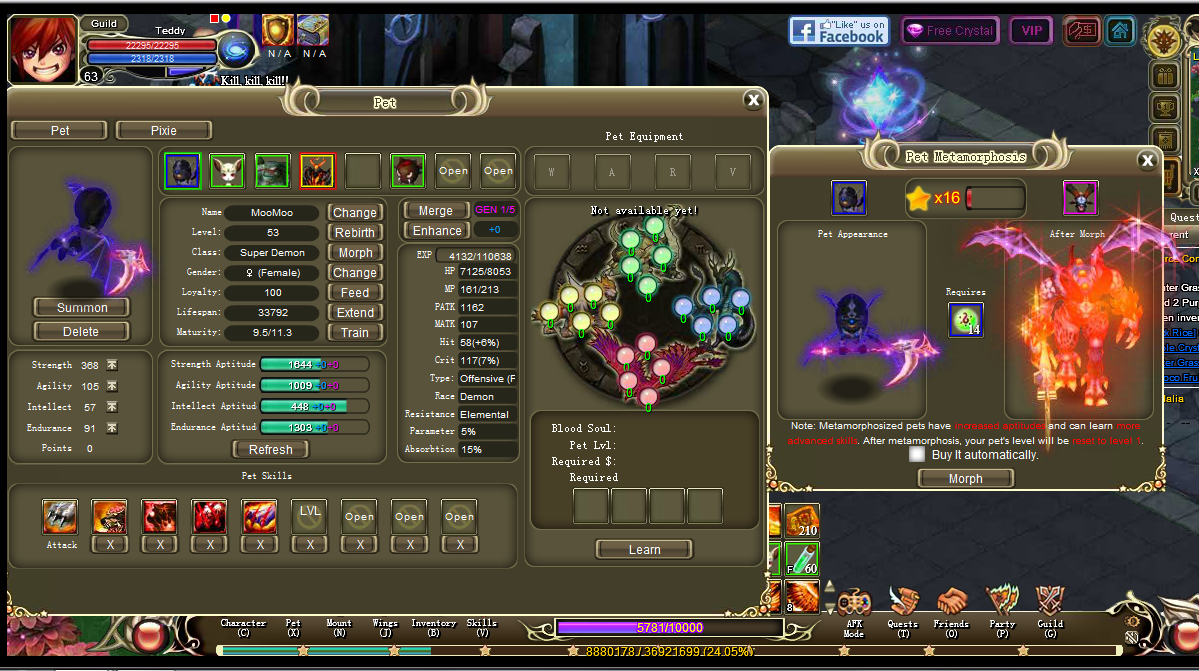This screenshot has width=1199, height=671.
Task: Summon the pet MooMoo
Action: tap(82, 307)
